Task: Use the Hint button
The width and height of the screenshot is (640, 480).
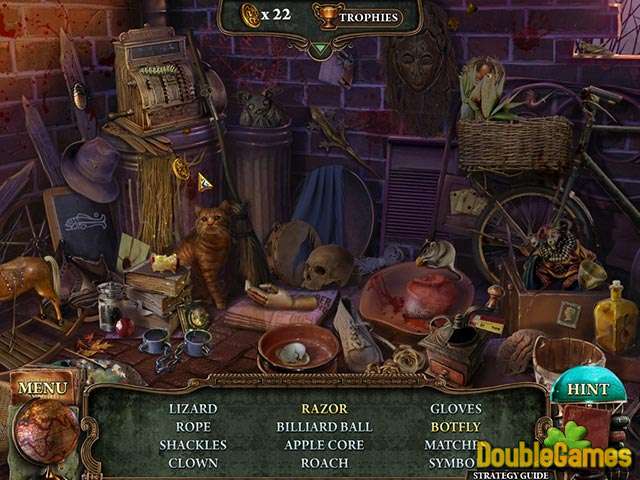Action: coord(587,389)
